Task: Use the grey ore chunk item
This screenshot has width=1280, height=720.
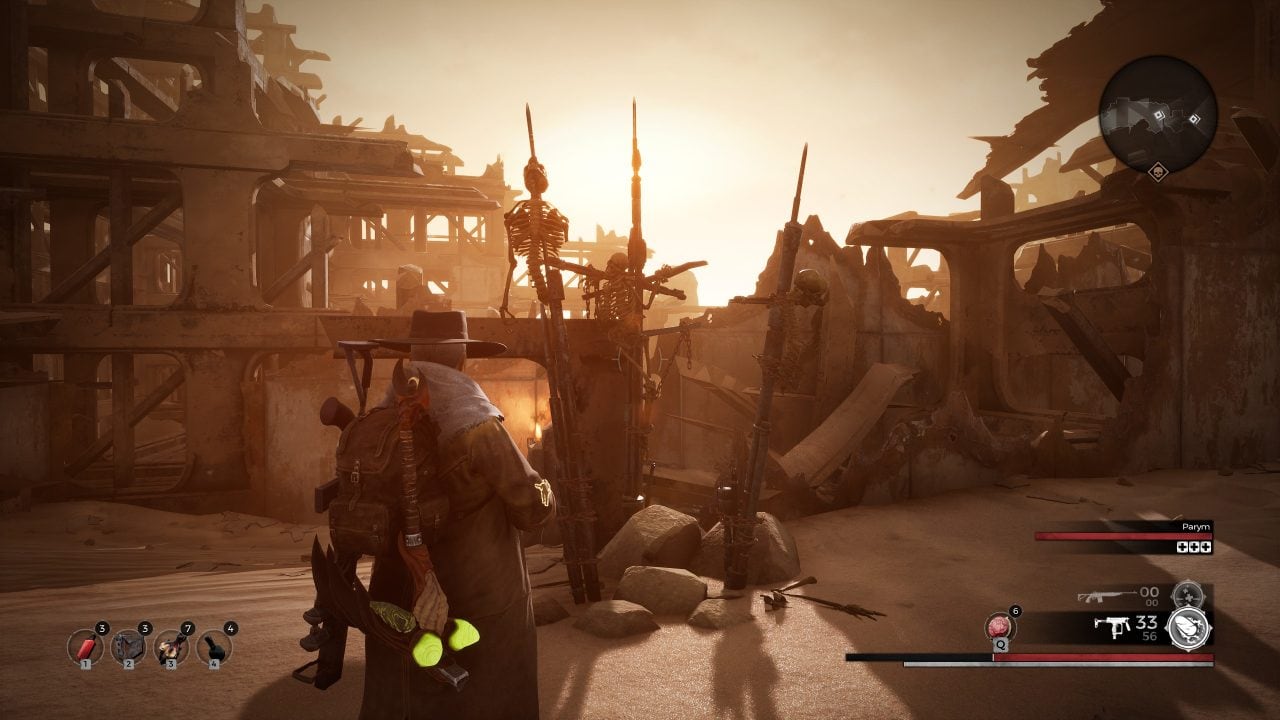Action: point(128,648)
